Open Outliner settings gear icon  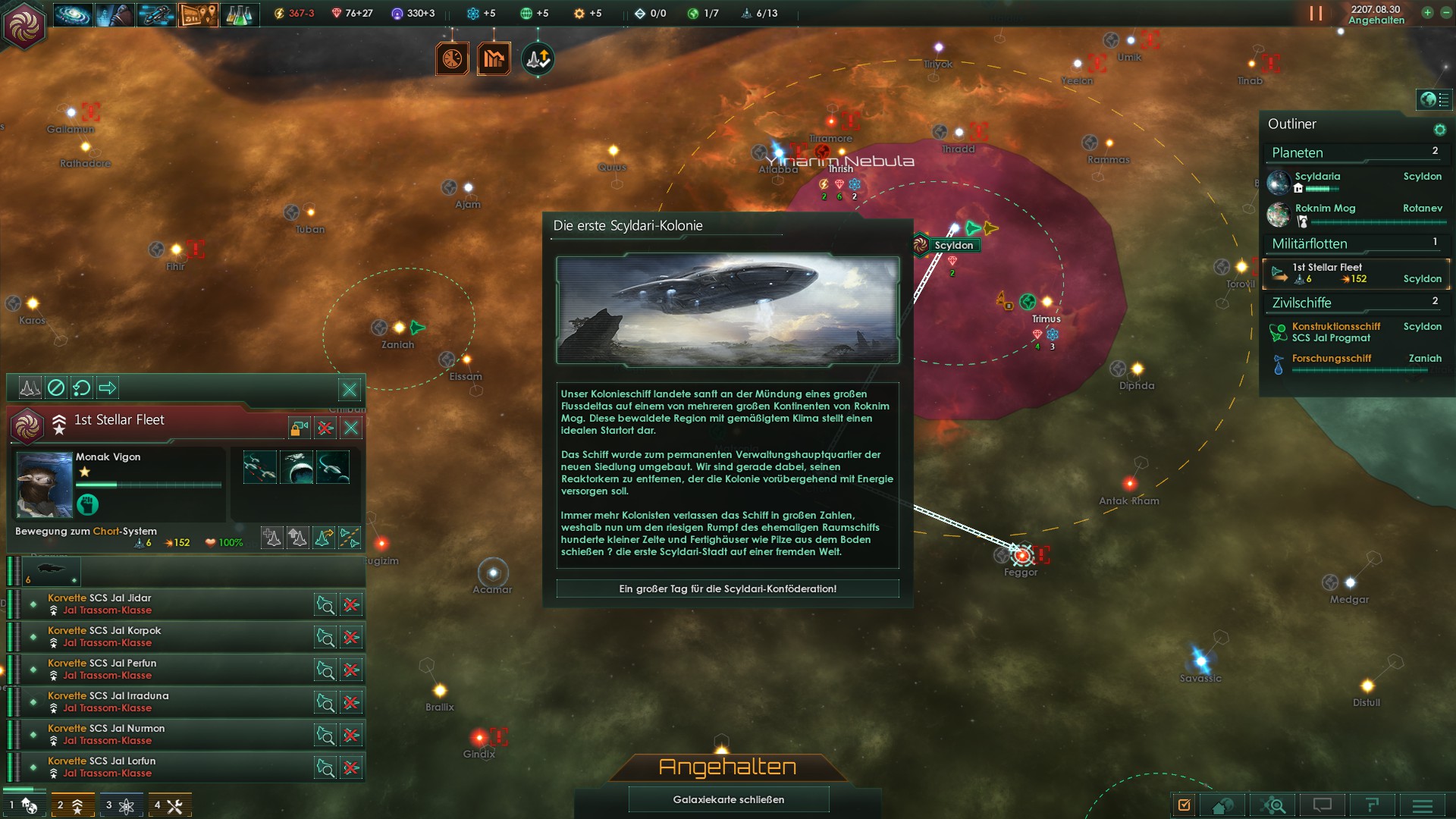[1439, 130]
